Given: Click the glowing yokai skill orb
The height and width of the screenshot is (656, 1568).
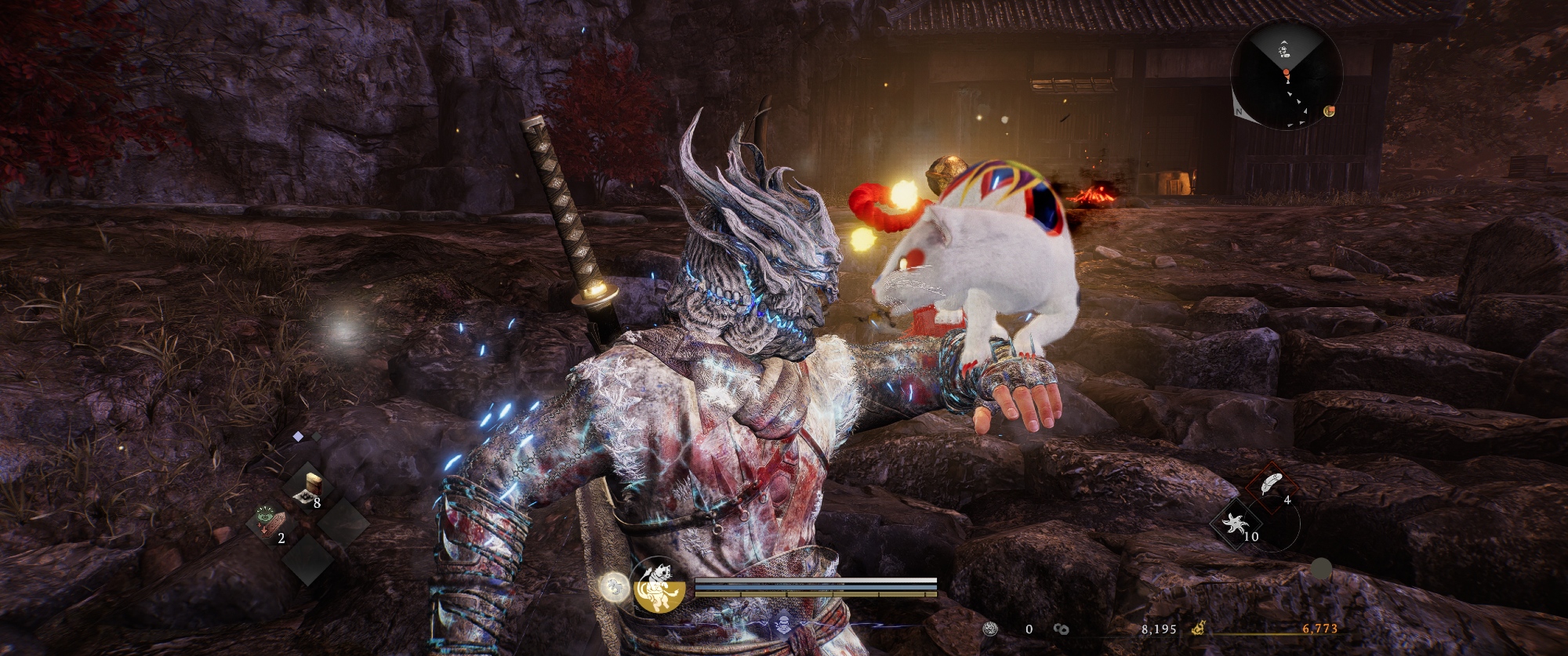Looking at the screenshot, I should point(613,586).
